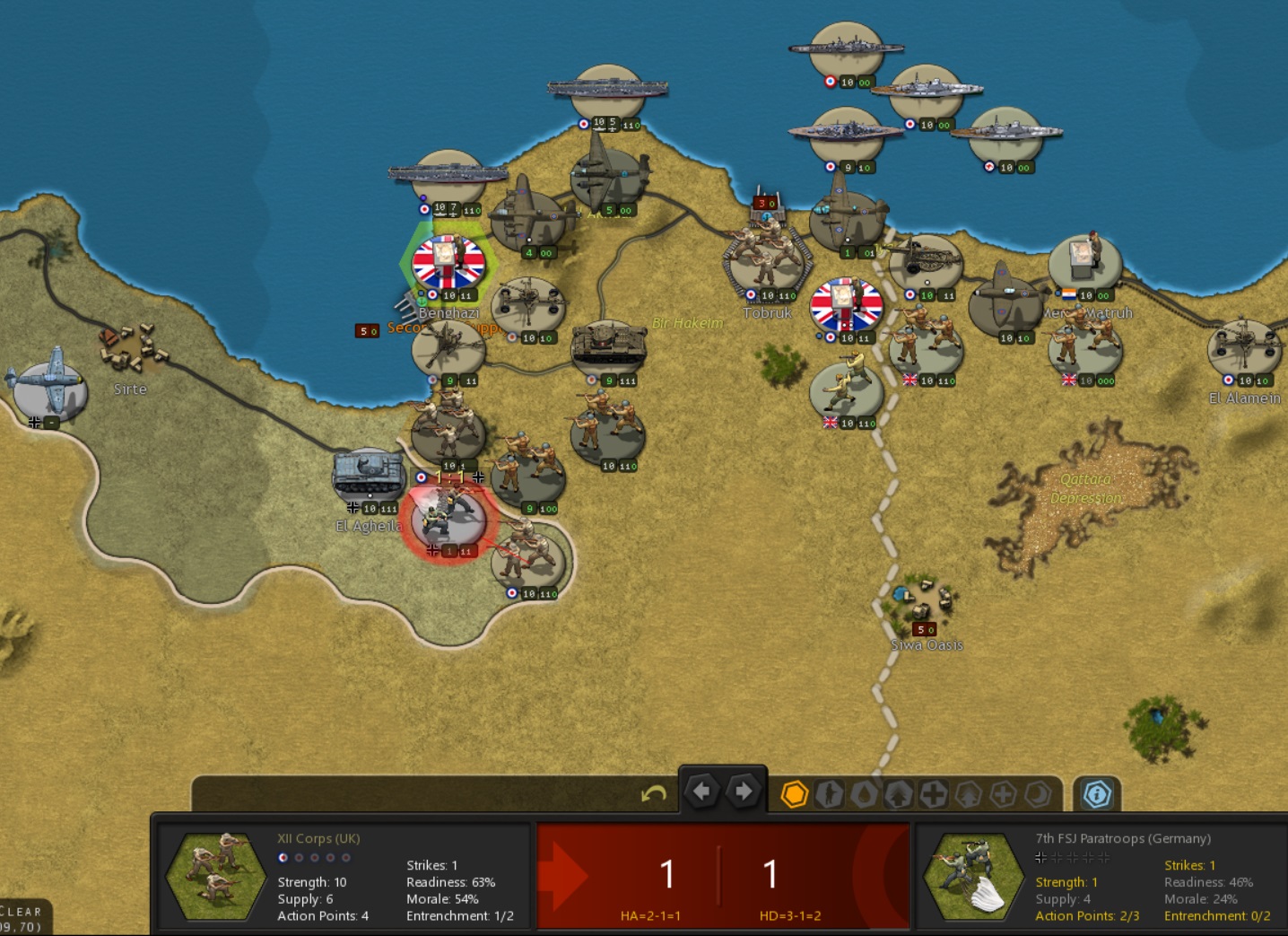Select the green-highlighted British HQ at Benghazi
Image resolution: width=1288 pixels, height=936 pixels.
point(448,263)
